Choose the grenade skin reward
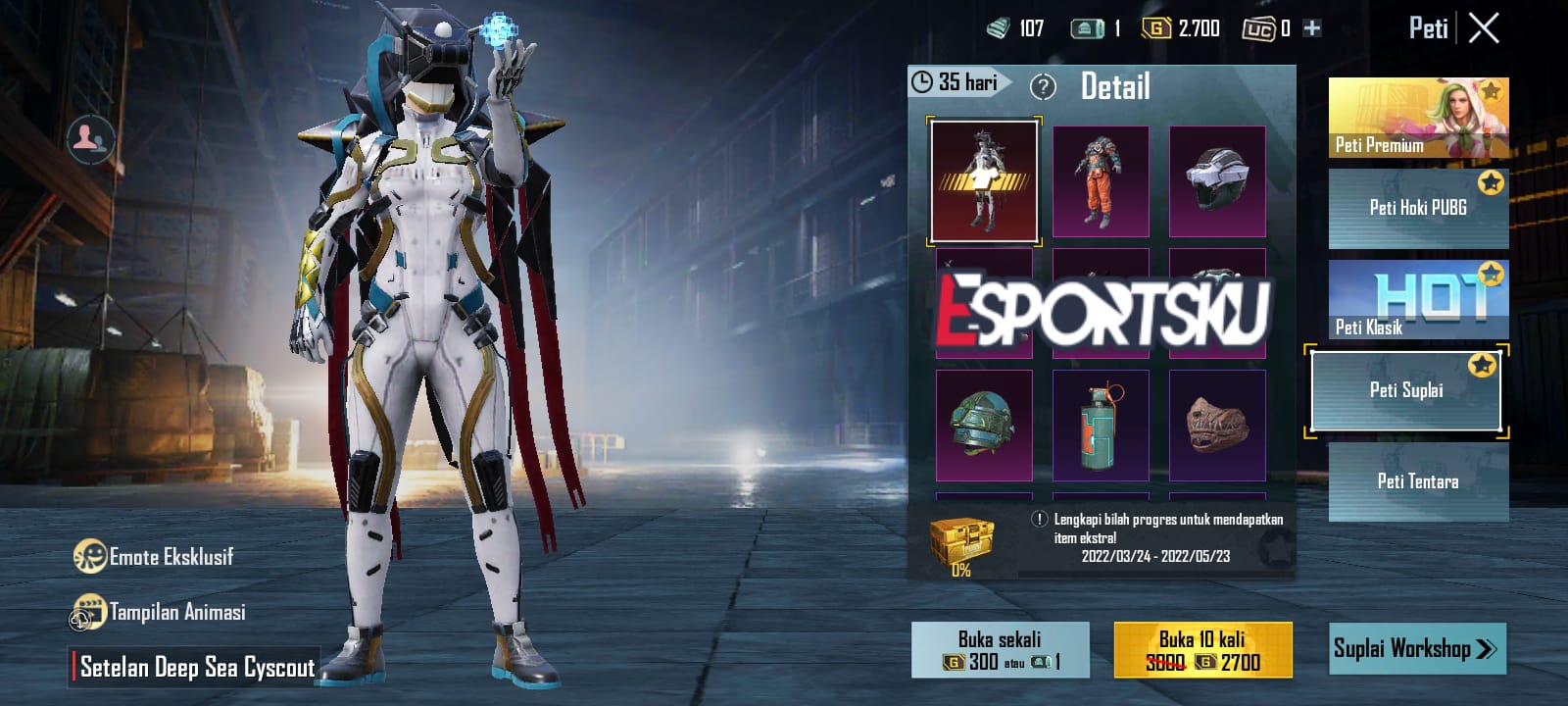 [x=1101, y=426]
